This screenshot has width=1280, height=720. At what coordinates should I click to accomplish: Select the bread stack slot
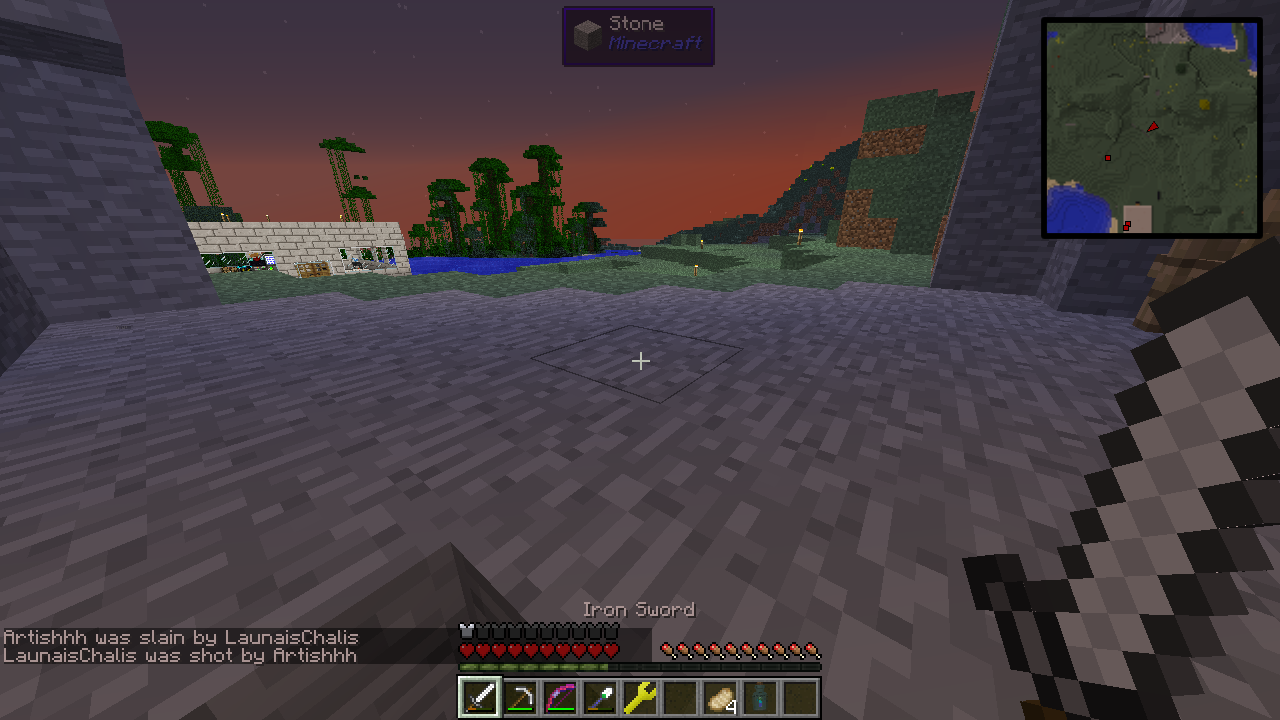[720, 697]
